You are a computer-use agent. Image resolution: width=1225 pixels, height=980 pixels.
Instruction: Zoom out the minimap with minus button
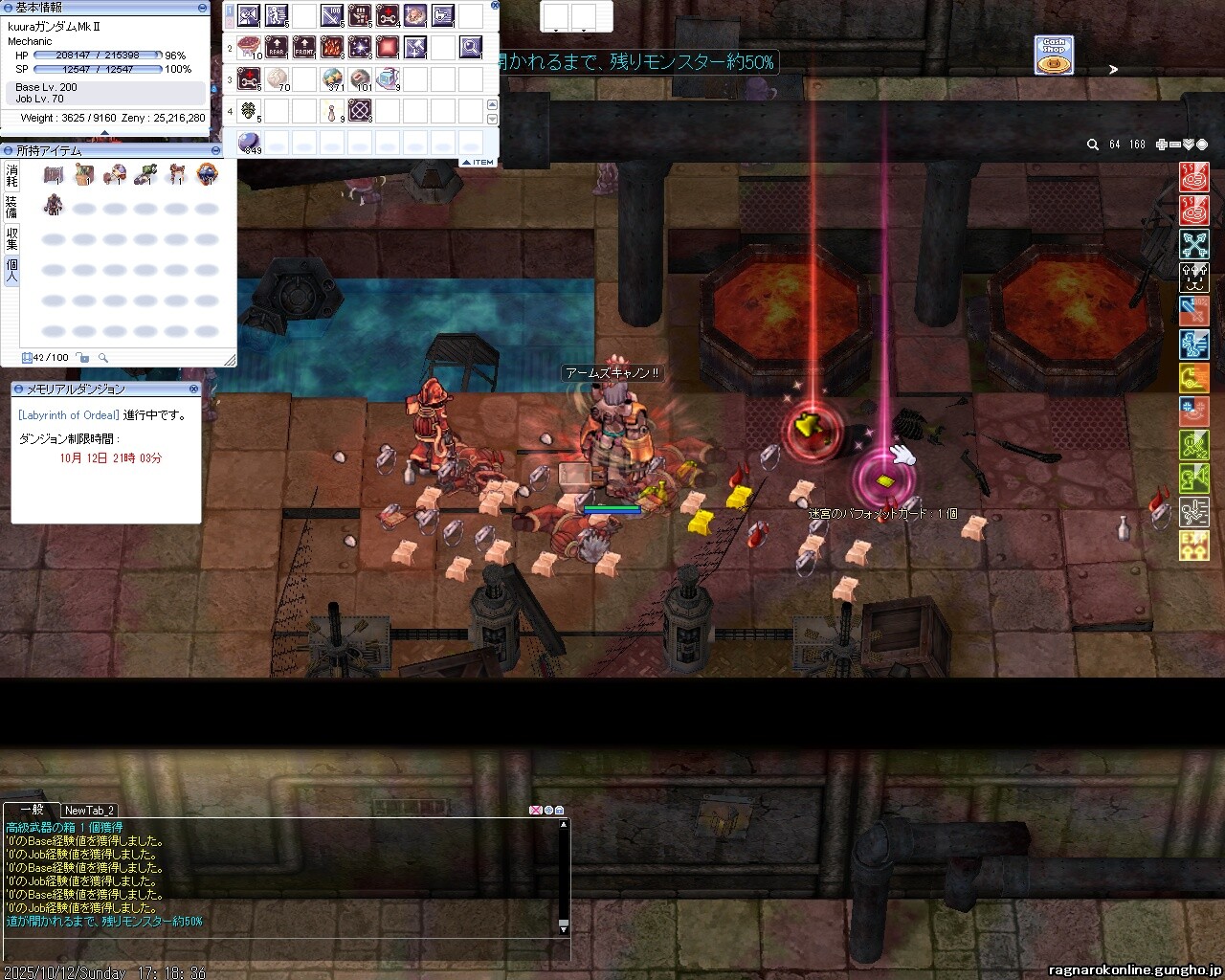pyautogui.click(x=1174, y=145)
